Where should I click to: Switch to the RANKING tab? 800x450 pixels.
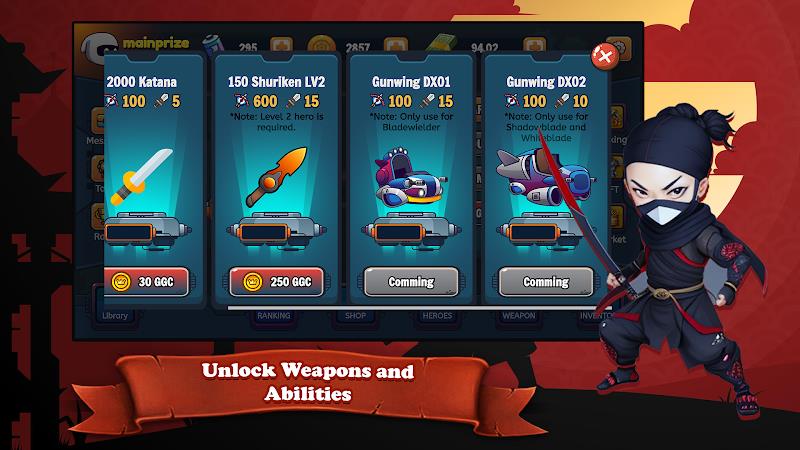(x=273, y=316)
